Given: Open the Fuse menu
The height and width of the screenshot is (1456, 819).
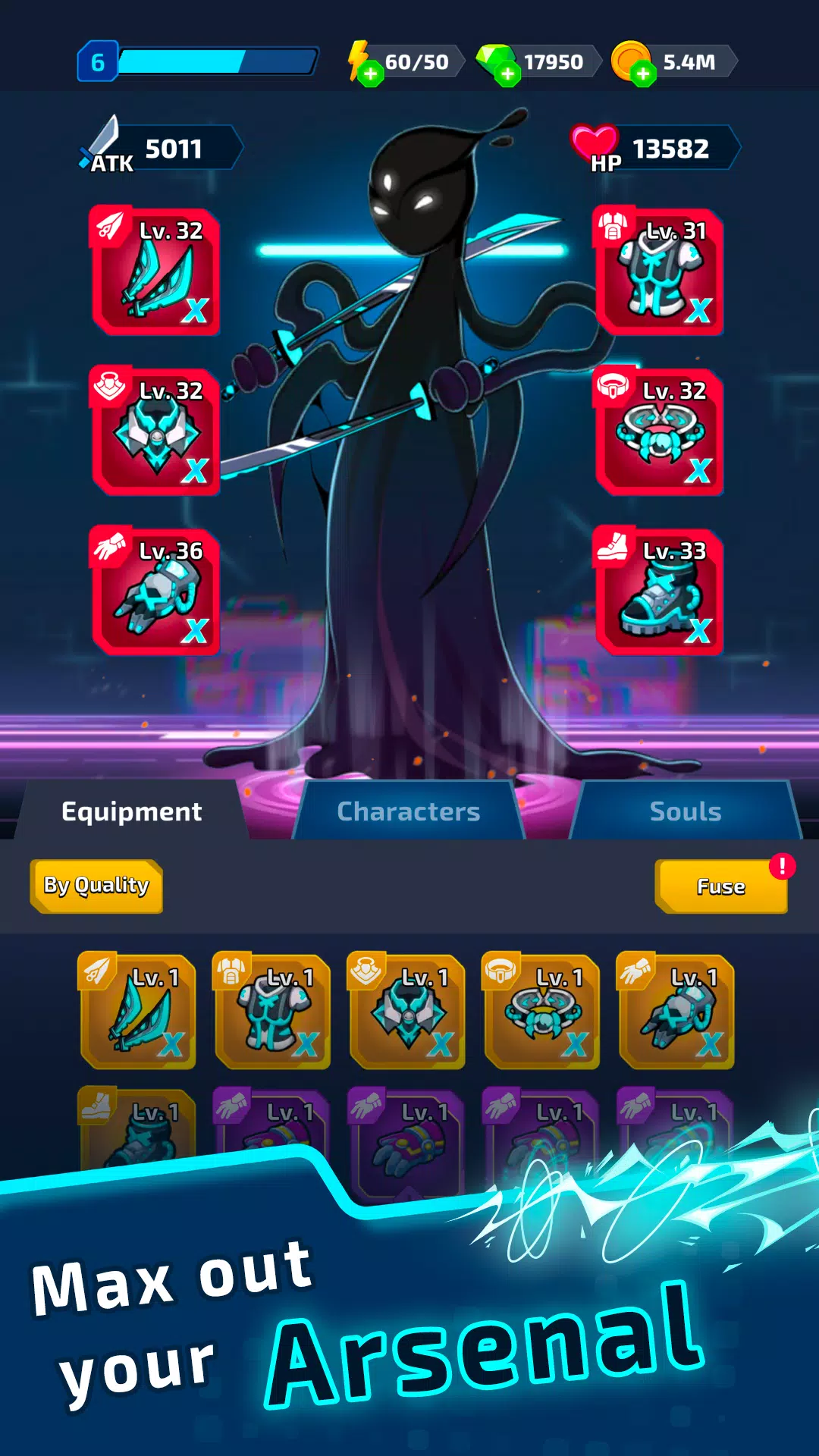Looking at the screenshot, I should (x=720, y=886).
